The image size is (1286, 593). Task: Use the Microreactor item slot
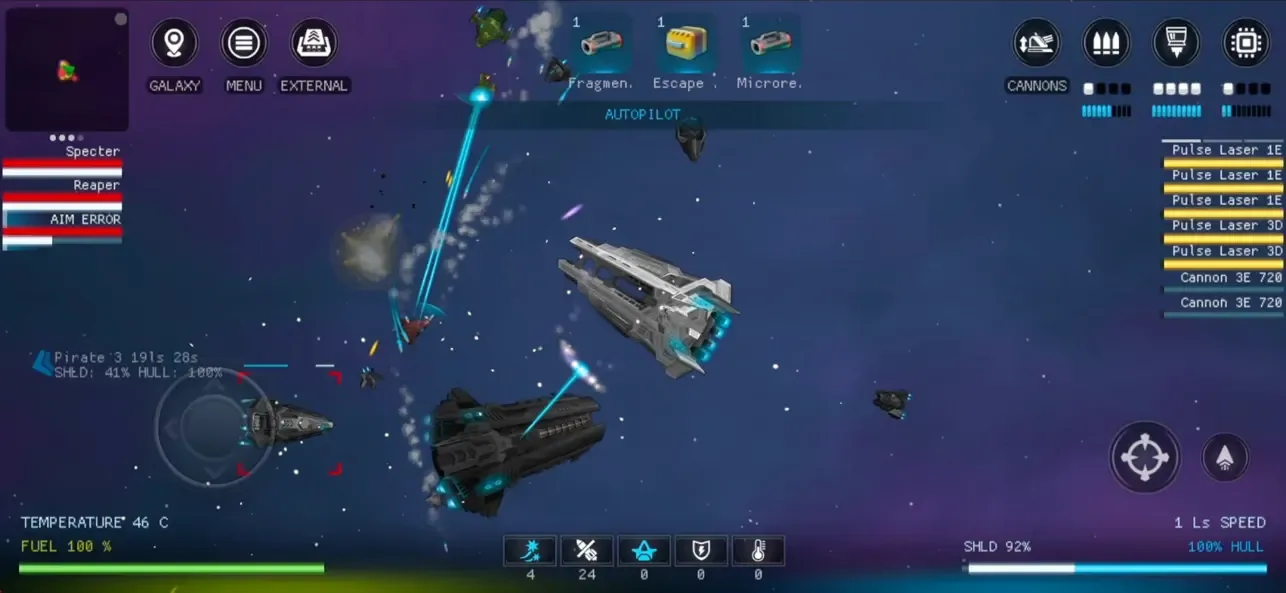[770, 44]
